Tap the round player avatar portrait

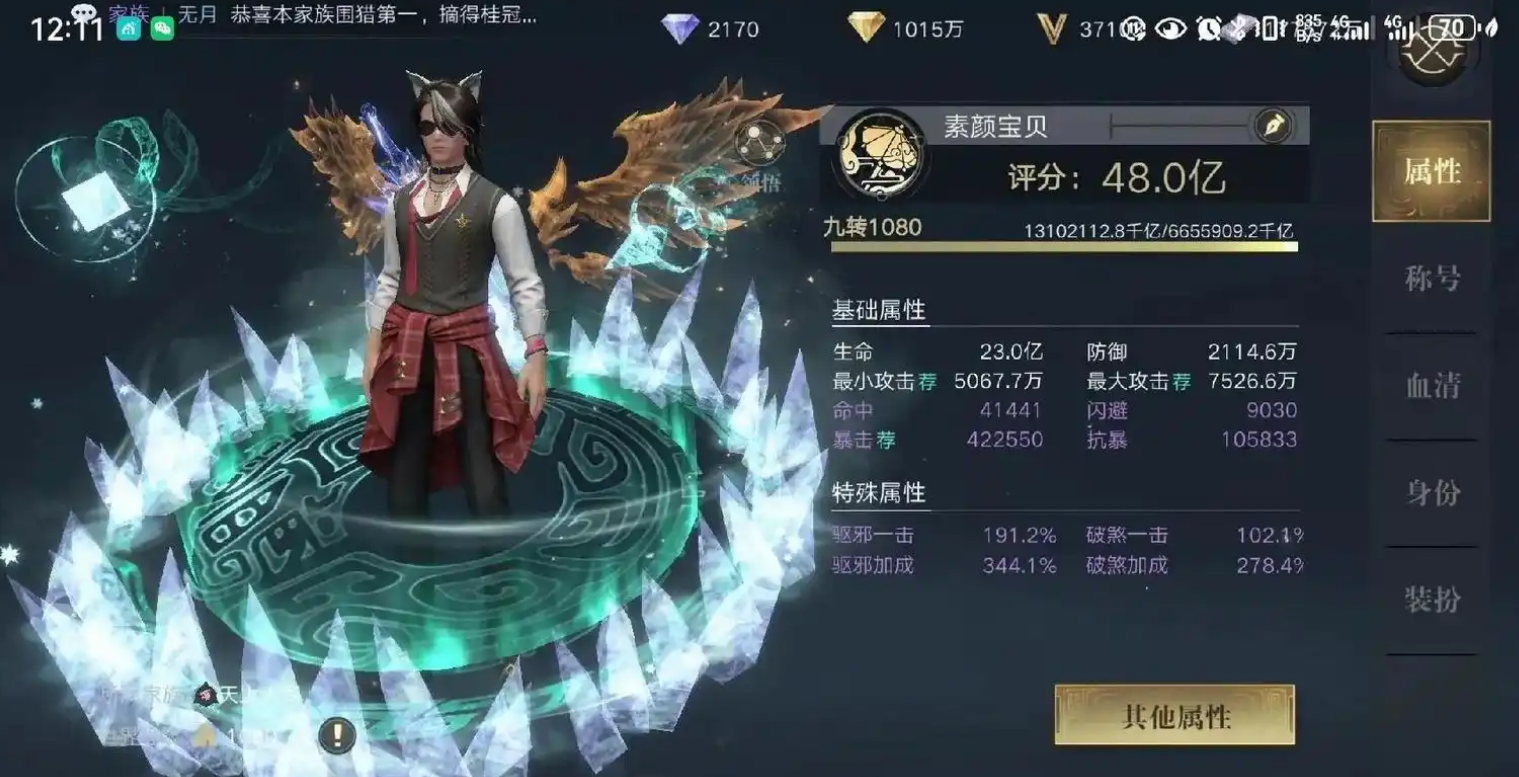point(881,154)
